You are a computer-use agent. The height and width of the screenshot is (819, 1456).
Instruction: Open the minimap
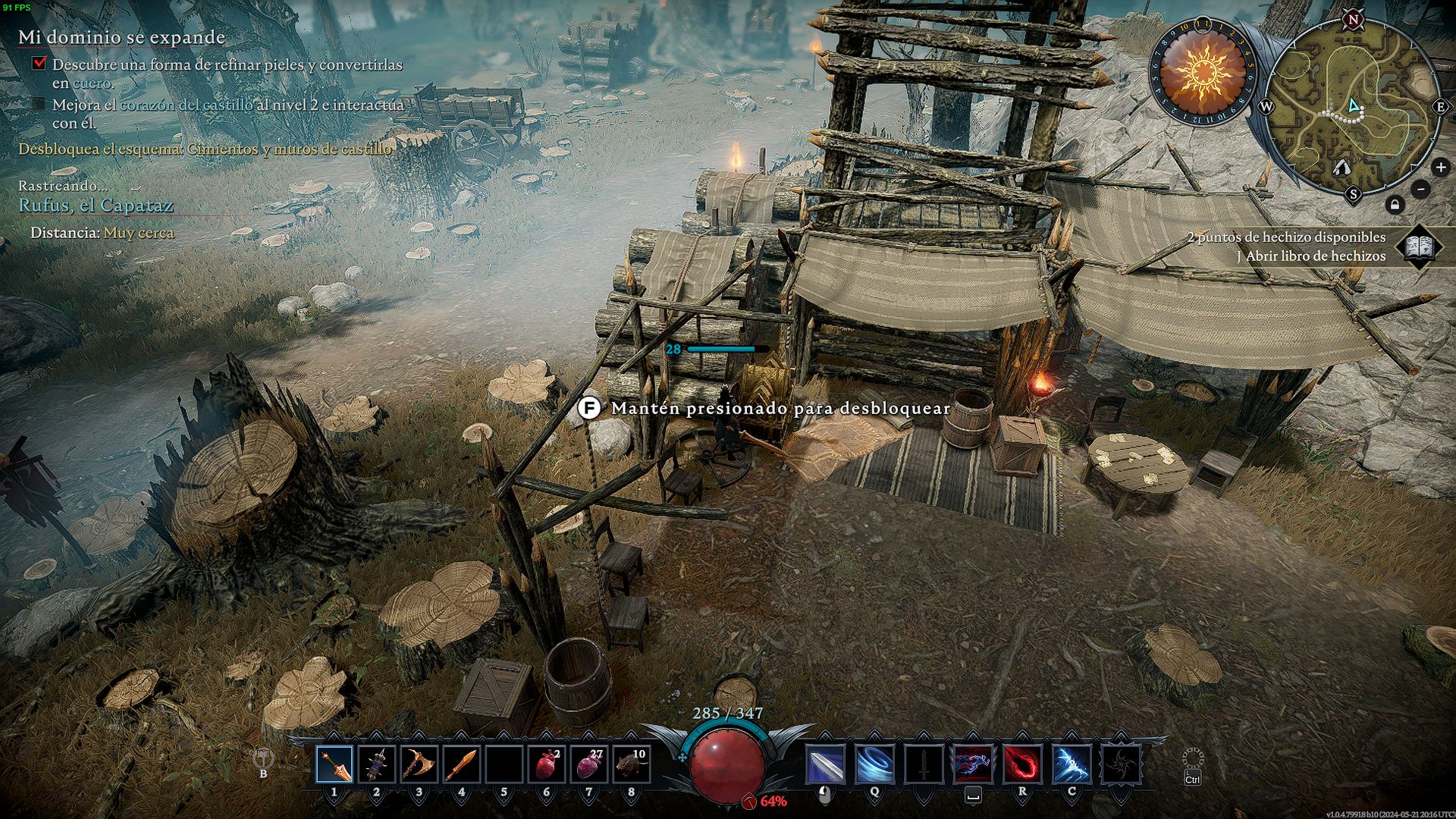tap(1354, 106)
